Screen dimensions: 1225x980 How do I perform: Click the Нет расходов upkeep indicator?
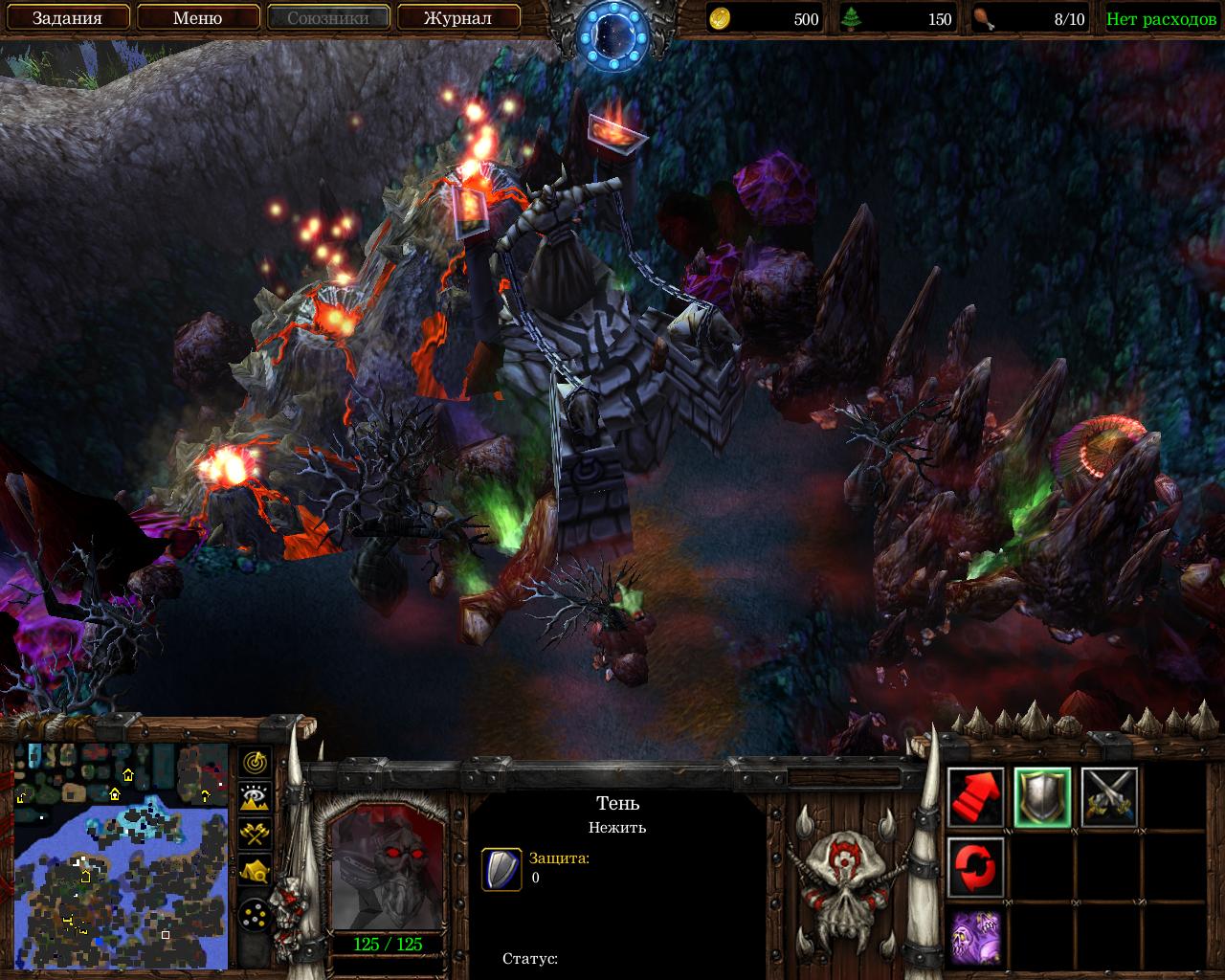pos(1161,19)
